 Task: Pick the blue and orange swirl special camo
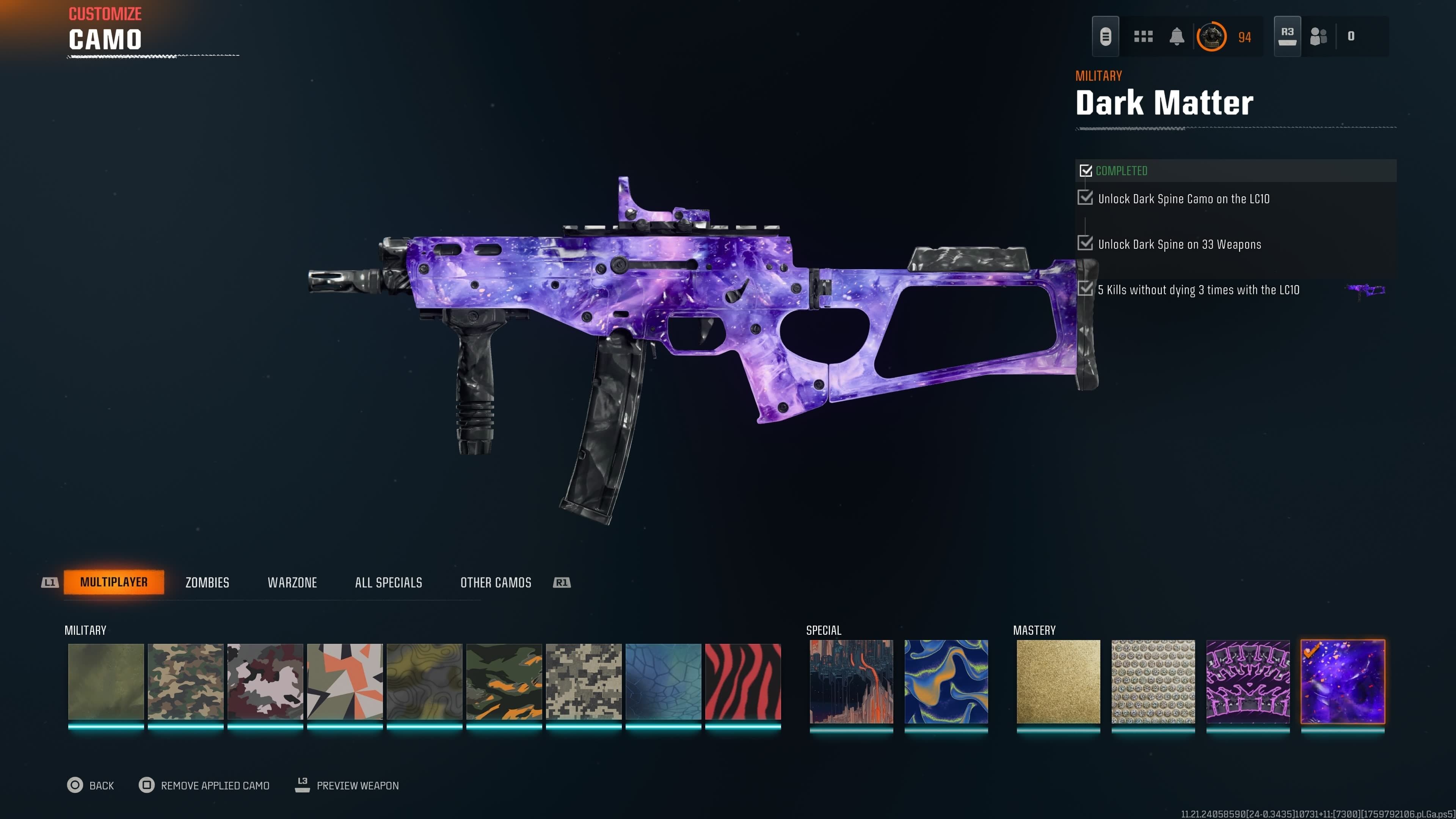[946, 682]
